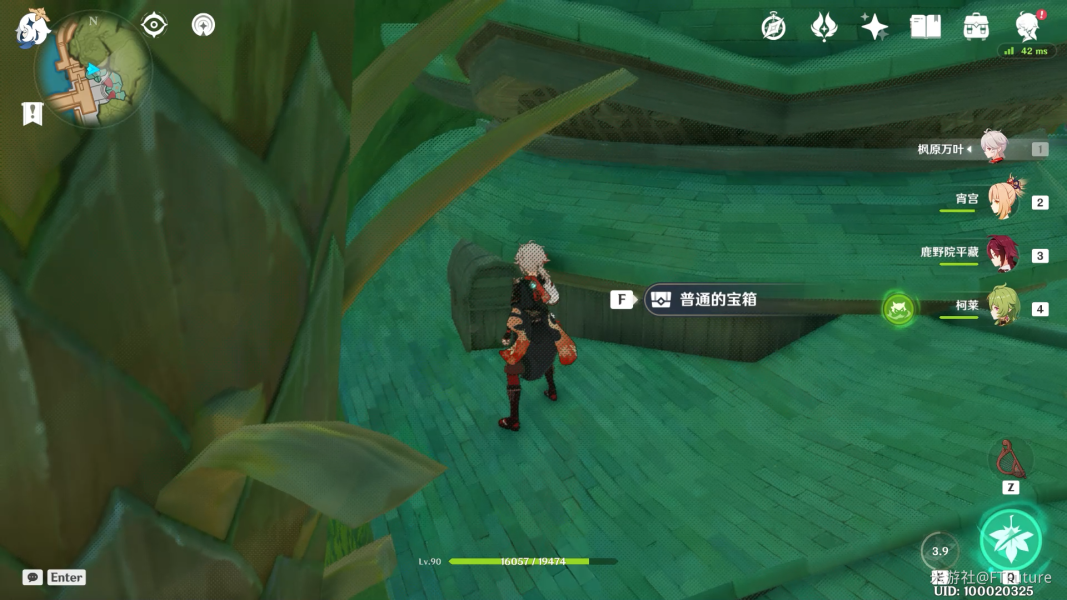Toggle the elemental sight eye icon
The image size is (1067, 600).
coord(154,25)
